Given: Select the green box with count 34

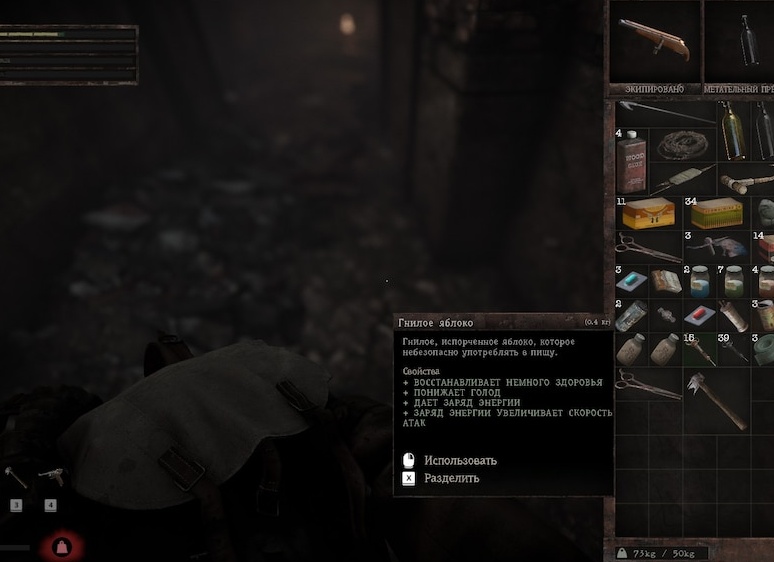Looking at the screenshot, I should (715, 213).
